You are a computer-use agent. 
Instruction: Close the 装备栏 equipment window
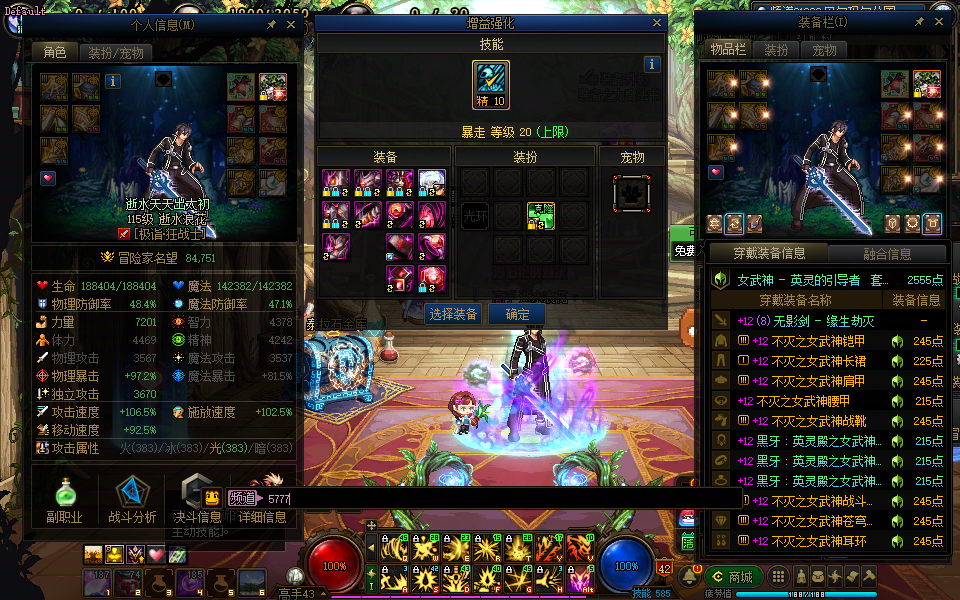pos(939,21)
